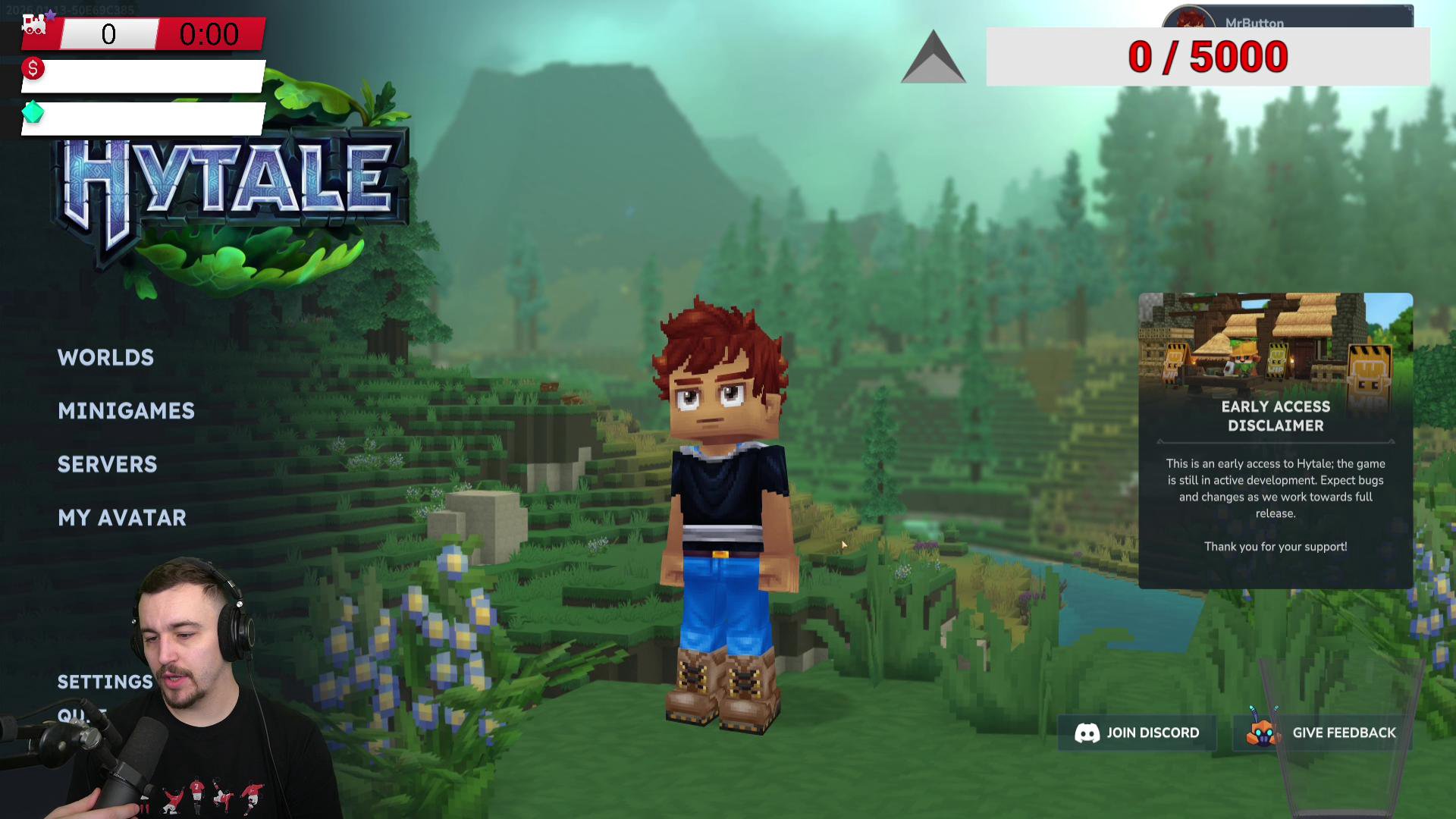Open the Settings menu

pyautogui.click(x=105, y=682)
